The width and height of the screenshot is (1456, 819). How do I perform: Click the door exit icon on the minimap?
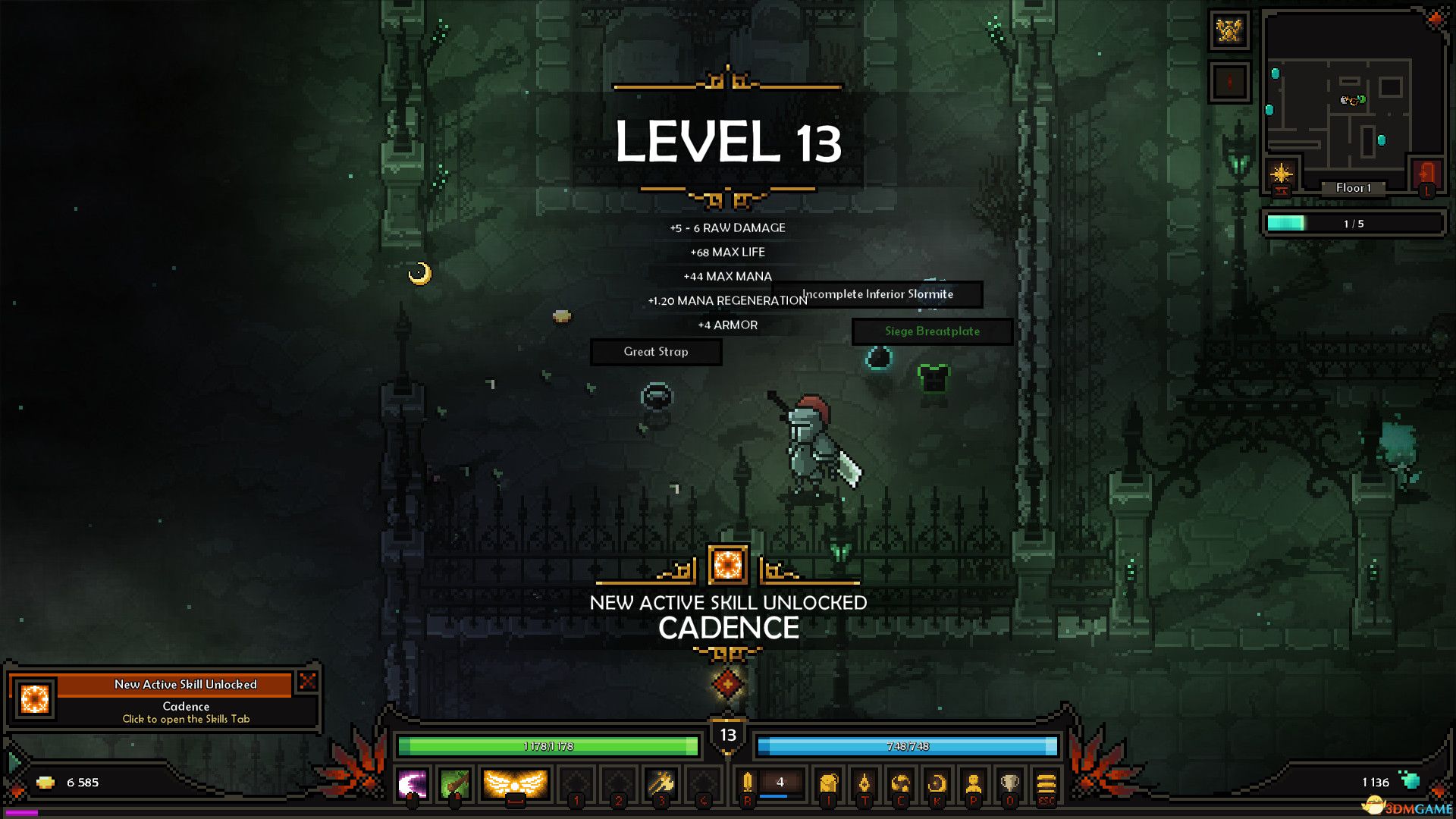(1427, 177)
